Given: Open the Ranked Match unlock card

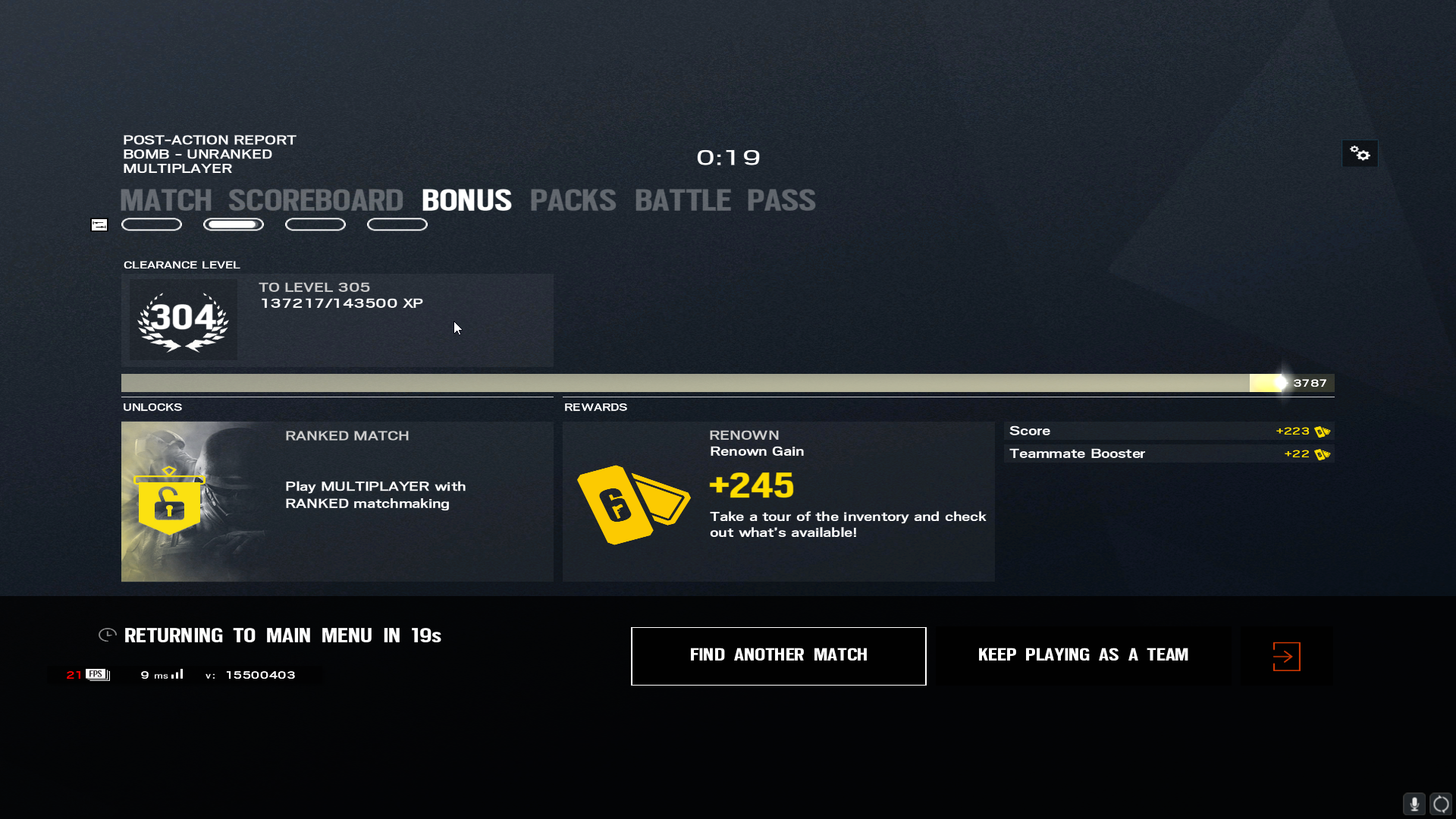Looking at the screenshot, I should [337, 501].
